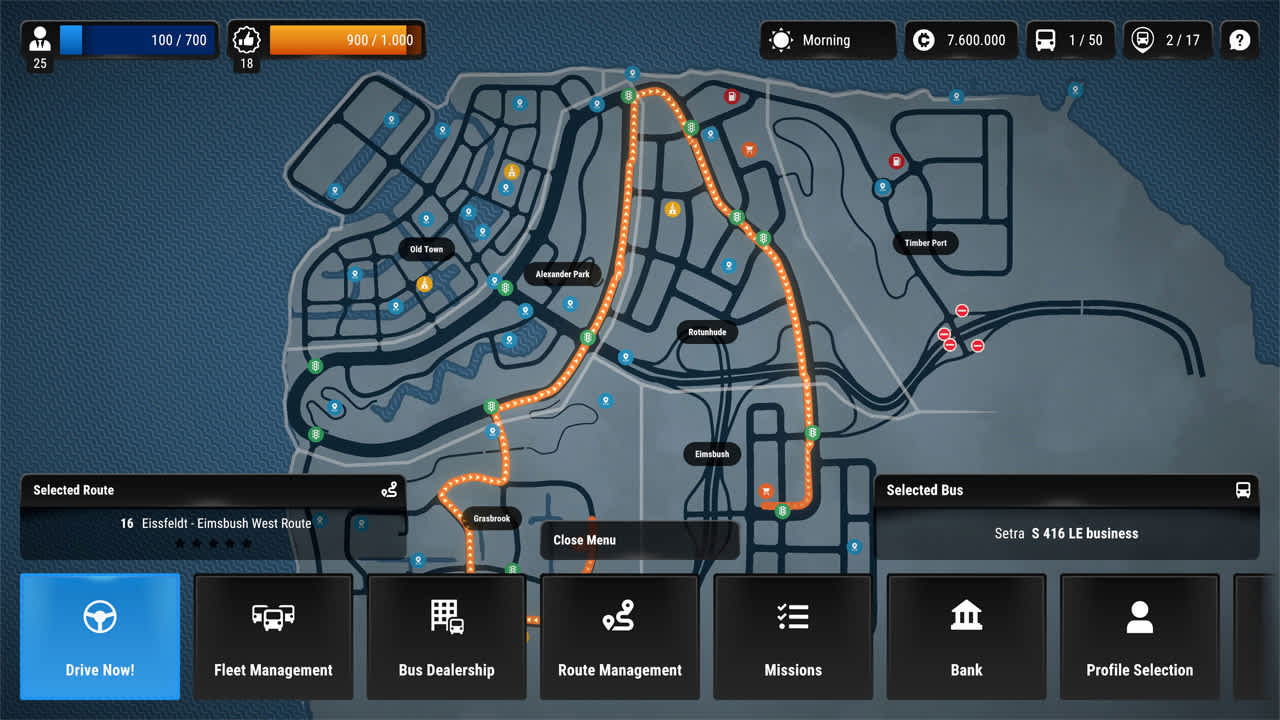The width and height of the screenshot is (1280, 720).
Task: Open the Missions panel
Action: point(793,636)
